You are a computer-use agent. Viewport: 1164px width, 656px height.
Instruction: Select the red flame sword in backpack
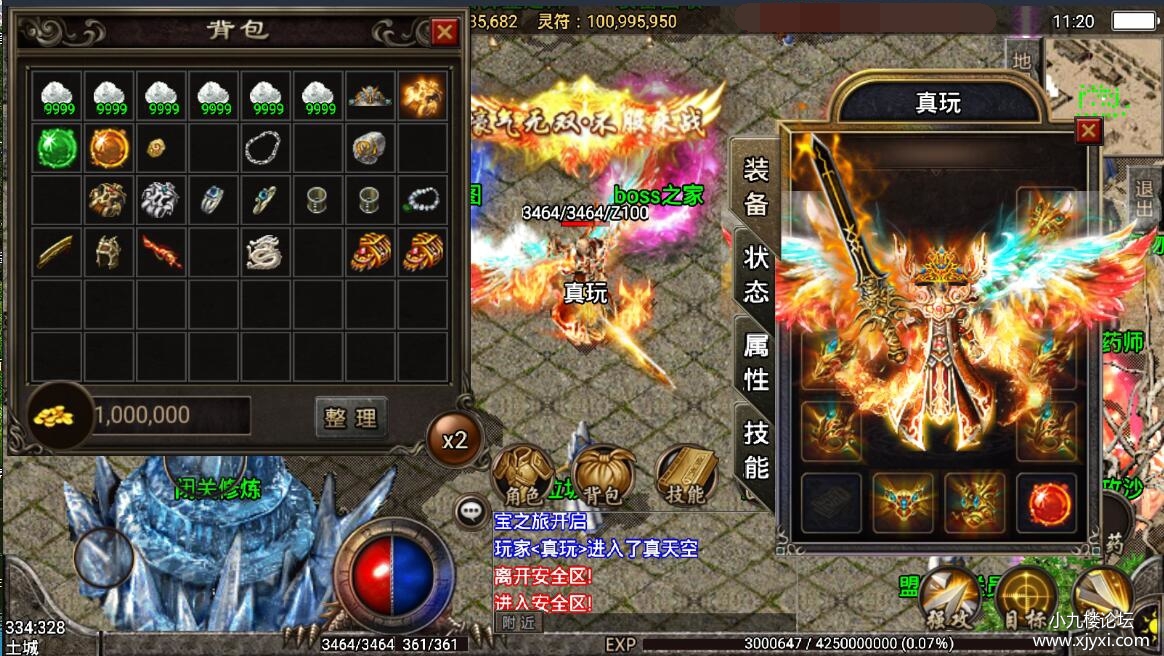coord(161,253)
